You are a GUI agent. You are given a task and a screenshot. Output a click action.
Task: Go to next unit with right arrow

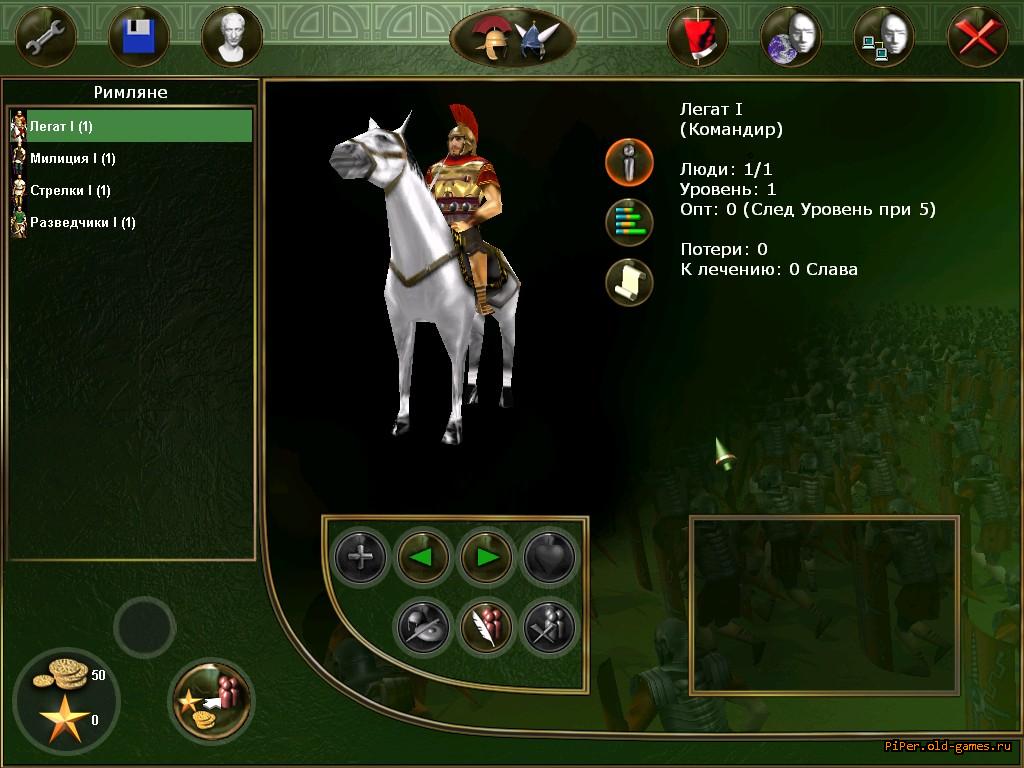487,557
